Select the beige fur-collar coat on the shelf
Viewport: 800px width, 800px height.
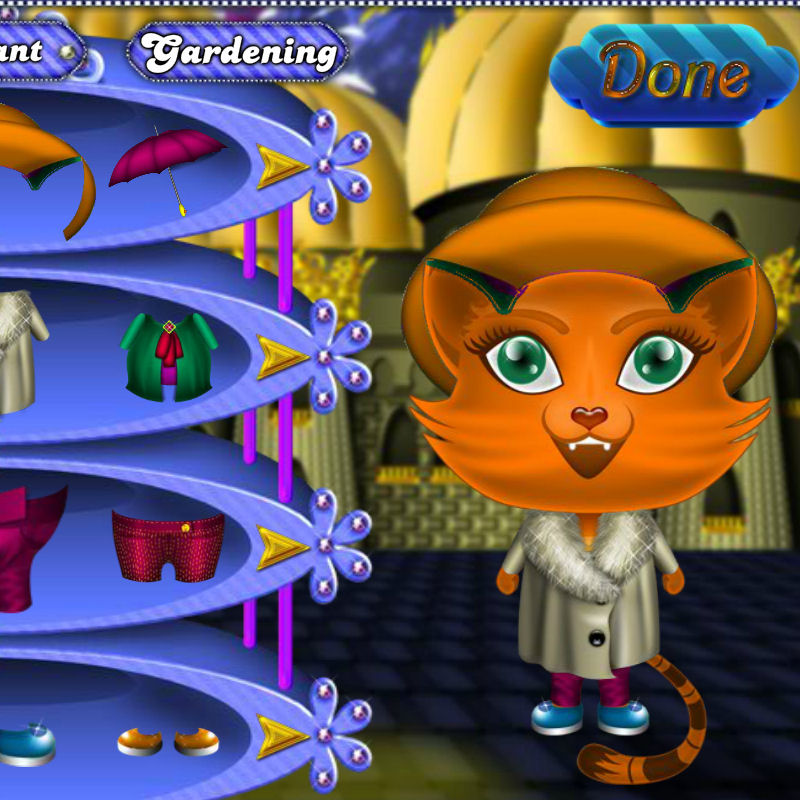point(18,350)
